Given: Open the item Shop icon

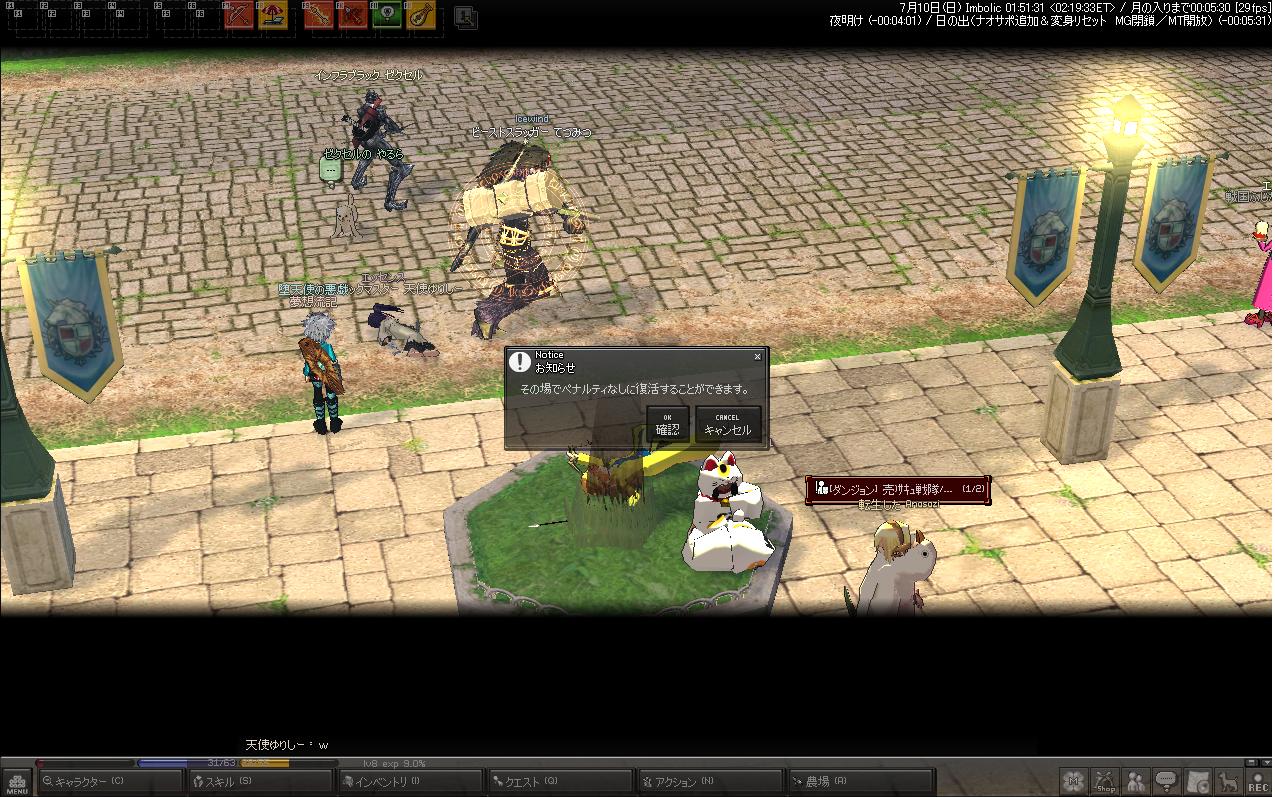Looking at the screenshot, I should pyautogui.click(x=1105, y=781).
